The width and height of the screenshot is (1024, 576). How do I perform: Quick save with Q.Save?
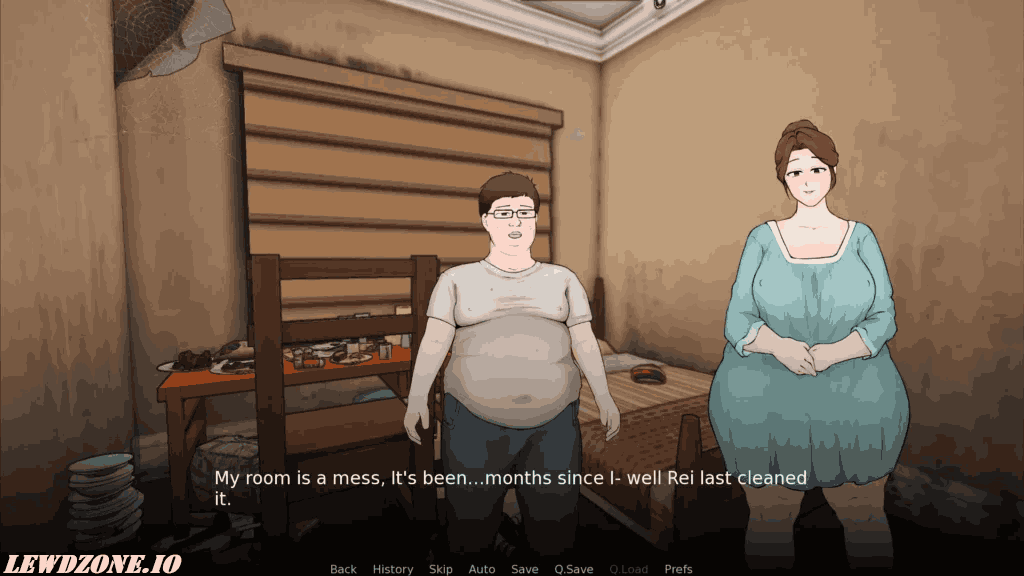click(x=574, y=569)
